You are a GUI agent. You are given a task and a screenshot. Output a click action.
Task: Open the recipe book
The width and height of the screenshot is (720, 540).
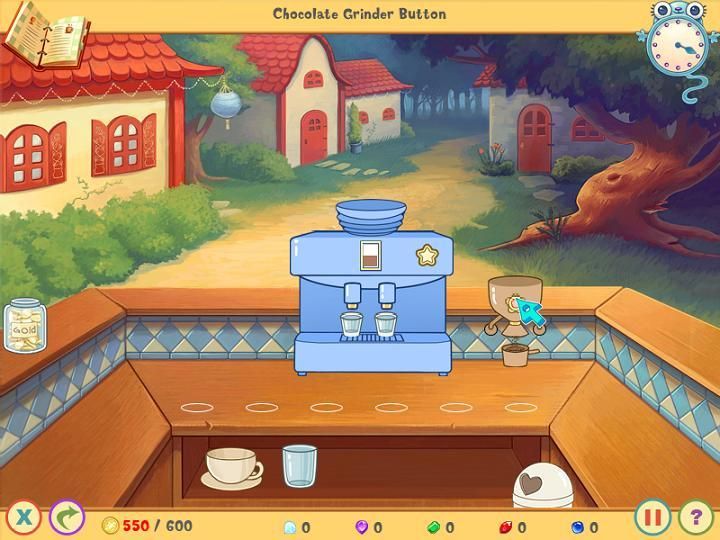[x=43, y=34]
